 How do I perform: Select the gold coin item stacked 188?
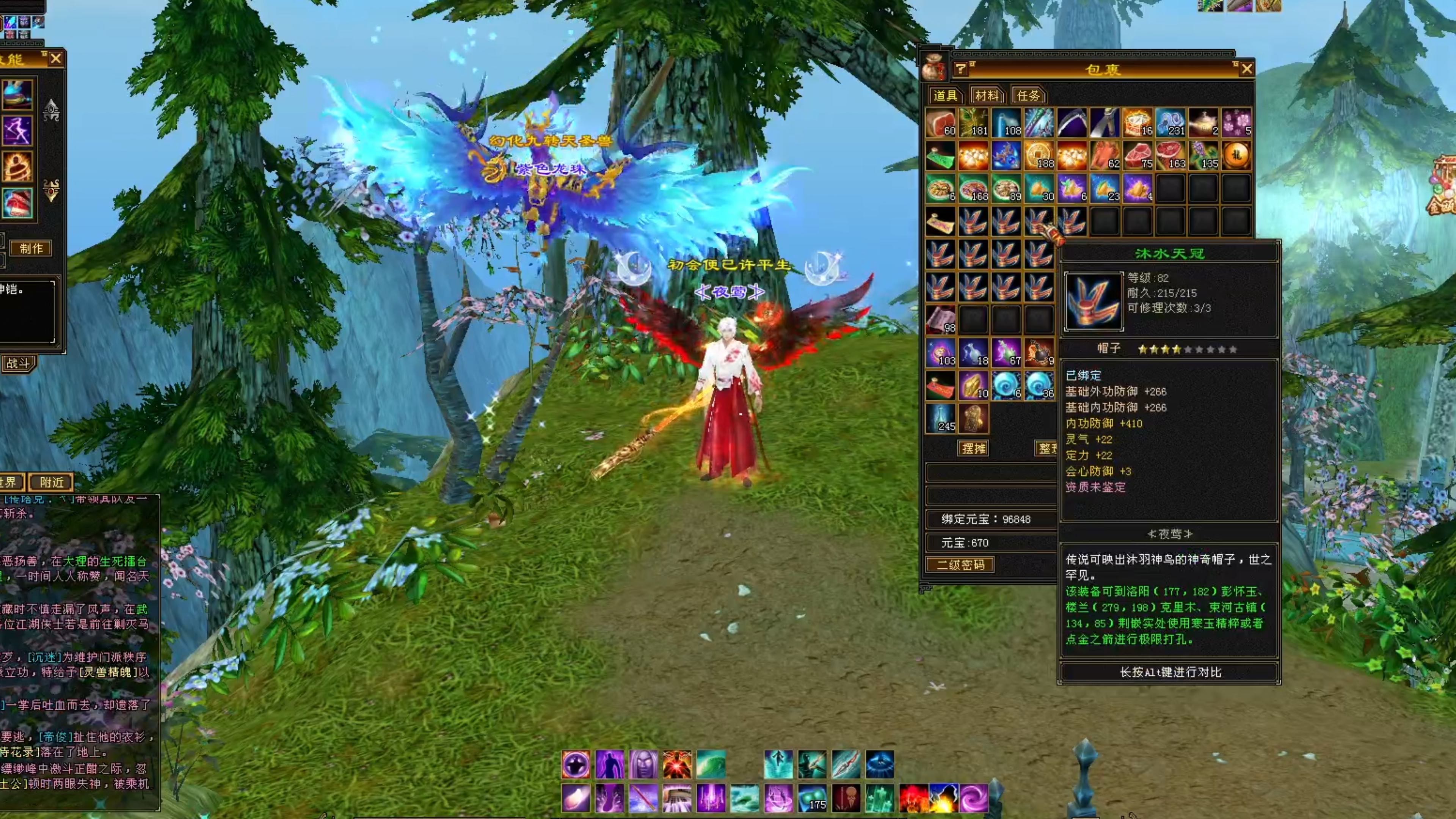(x=1039, y=155)
